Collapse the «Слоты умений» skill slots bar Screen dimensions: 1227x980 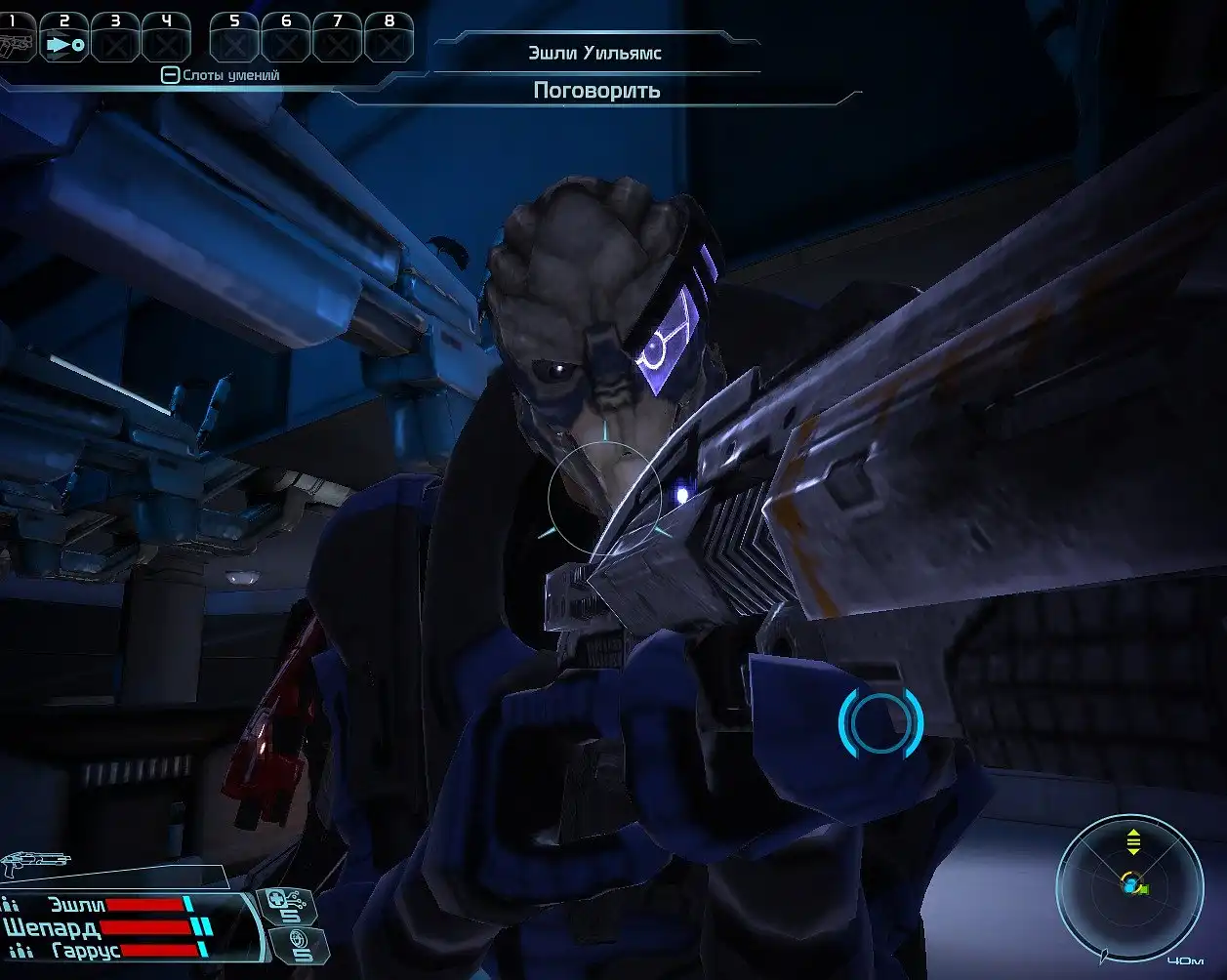coord(170,75)
